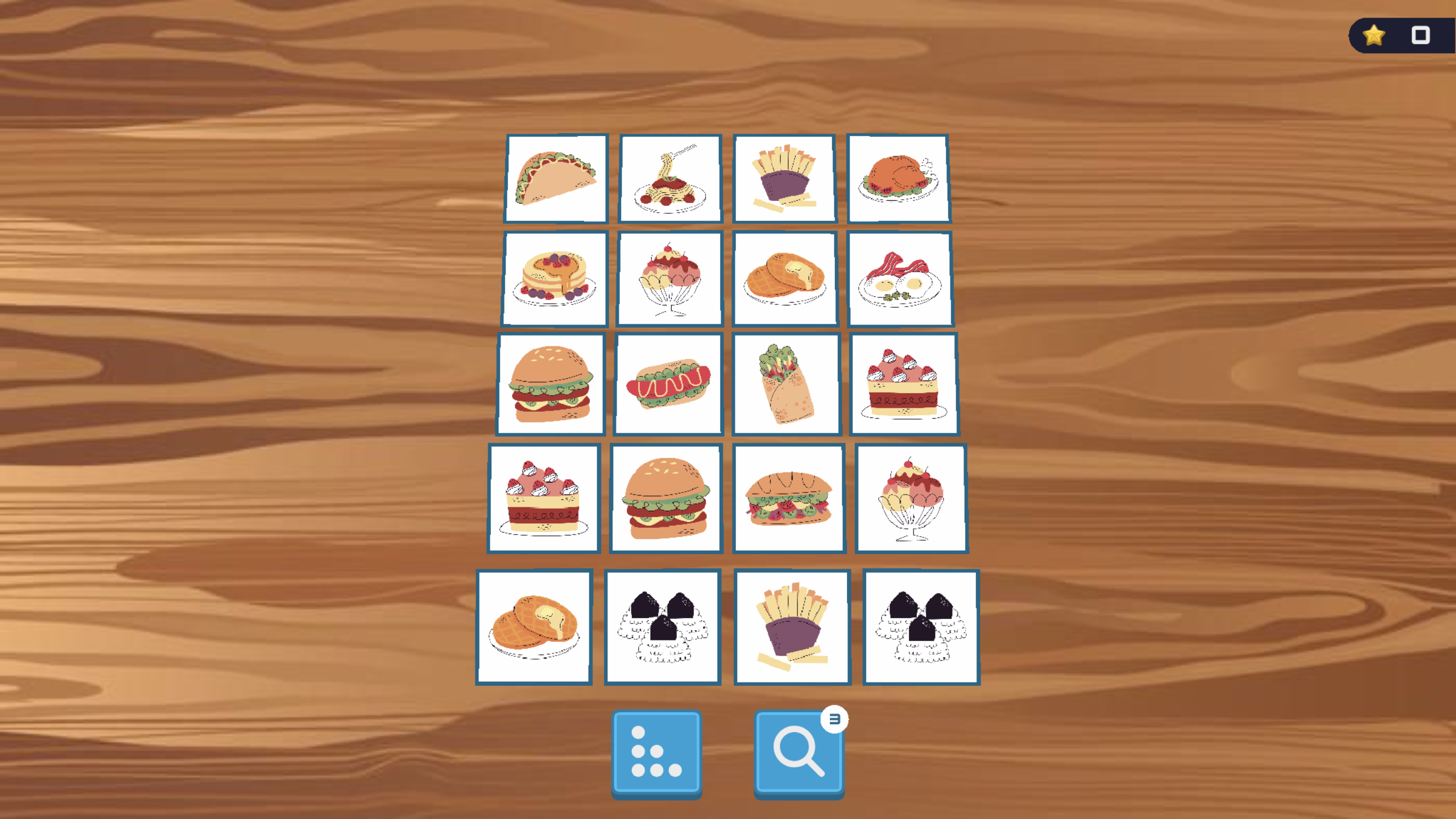Click the bacon and eggs card
1456x819 pixels.
(x=900, y=278)
